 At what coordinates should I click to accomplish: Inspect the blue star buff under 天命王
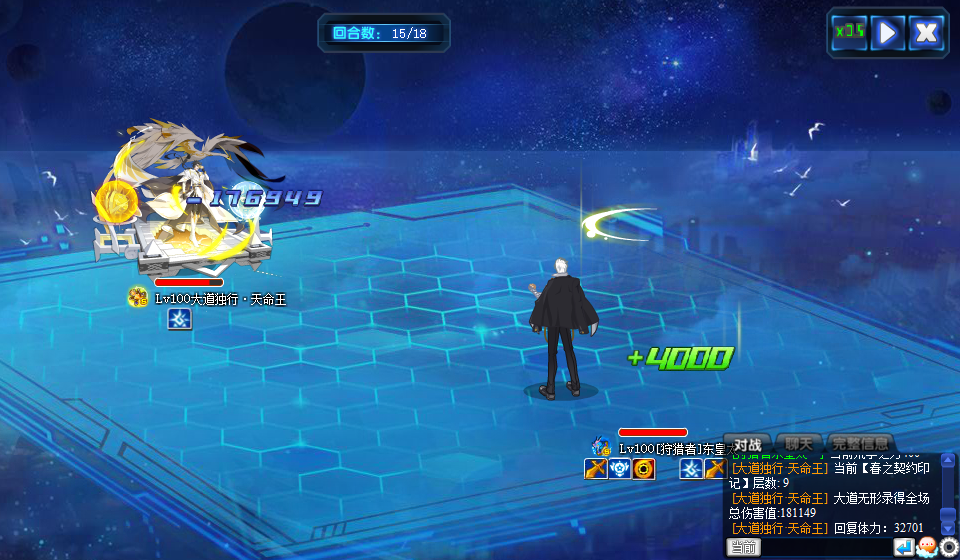click(179, 319)
